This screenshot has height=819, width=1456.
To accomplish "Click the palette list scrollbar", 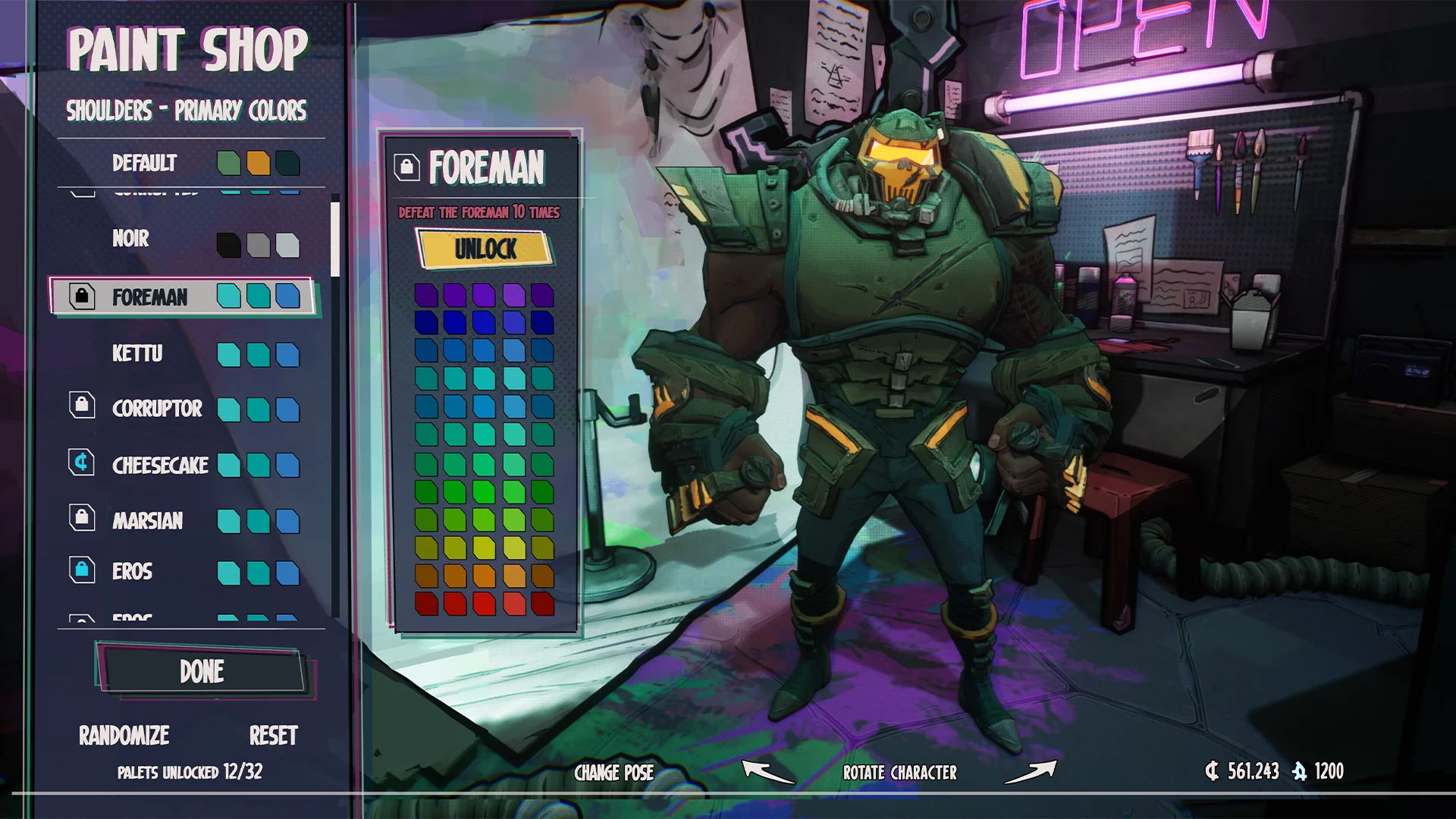I will click(x=334, y=240).
